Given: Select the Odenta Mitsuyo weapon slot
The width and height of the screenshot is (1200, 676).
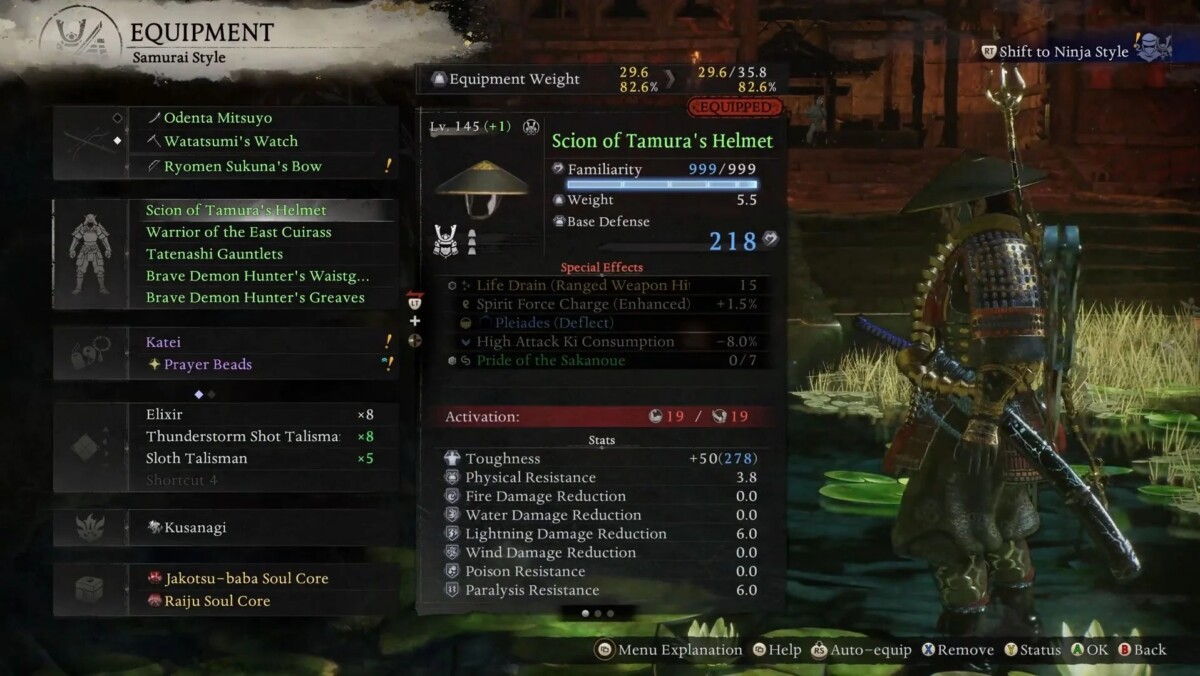Looking at the screenshot, I should point(217,118).
